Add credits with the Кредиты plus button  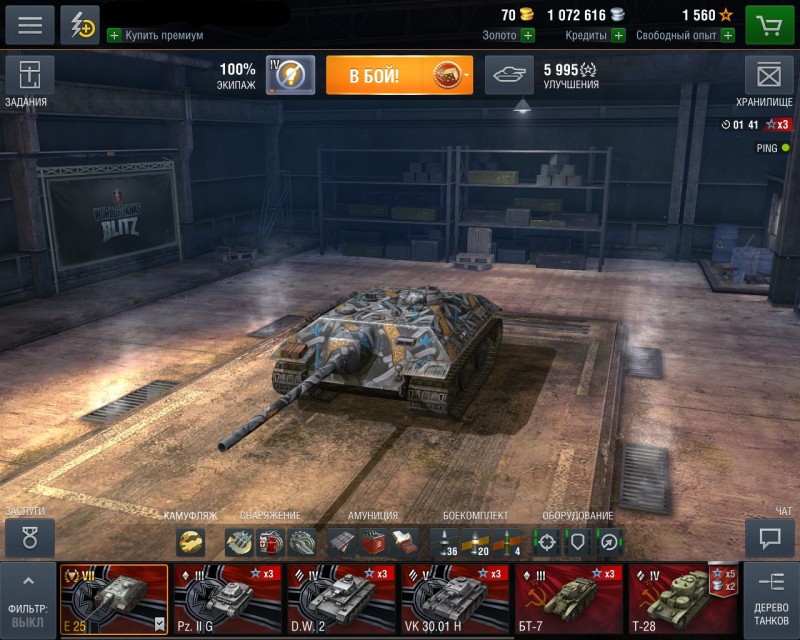(x=618, y=35)
